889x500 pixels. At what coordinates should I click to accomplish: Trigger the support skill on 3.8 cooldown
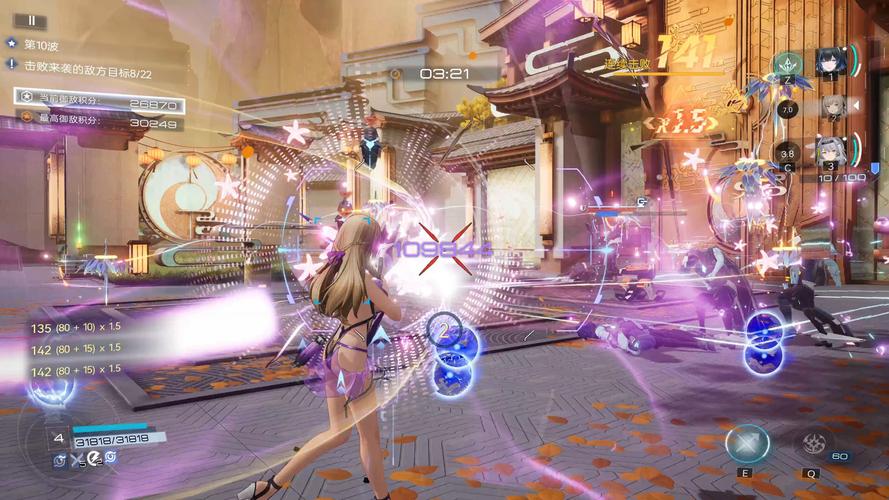pos(788,153)
